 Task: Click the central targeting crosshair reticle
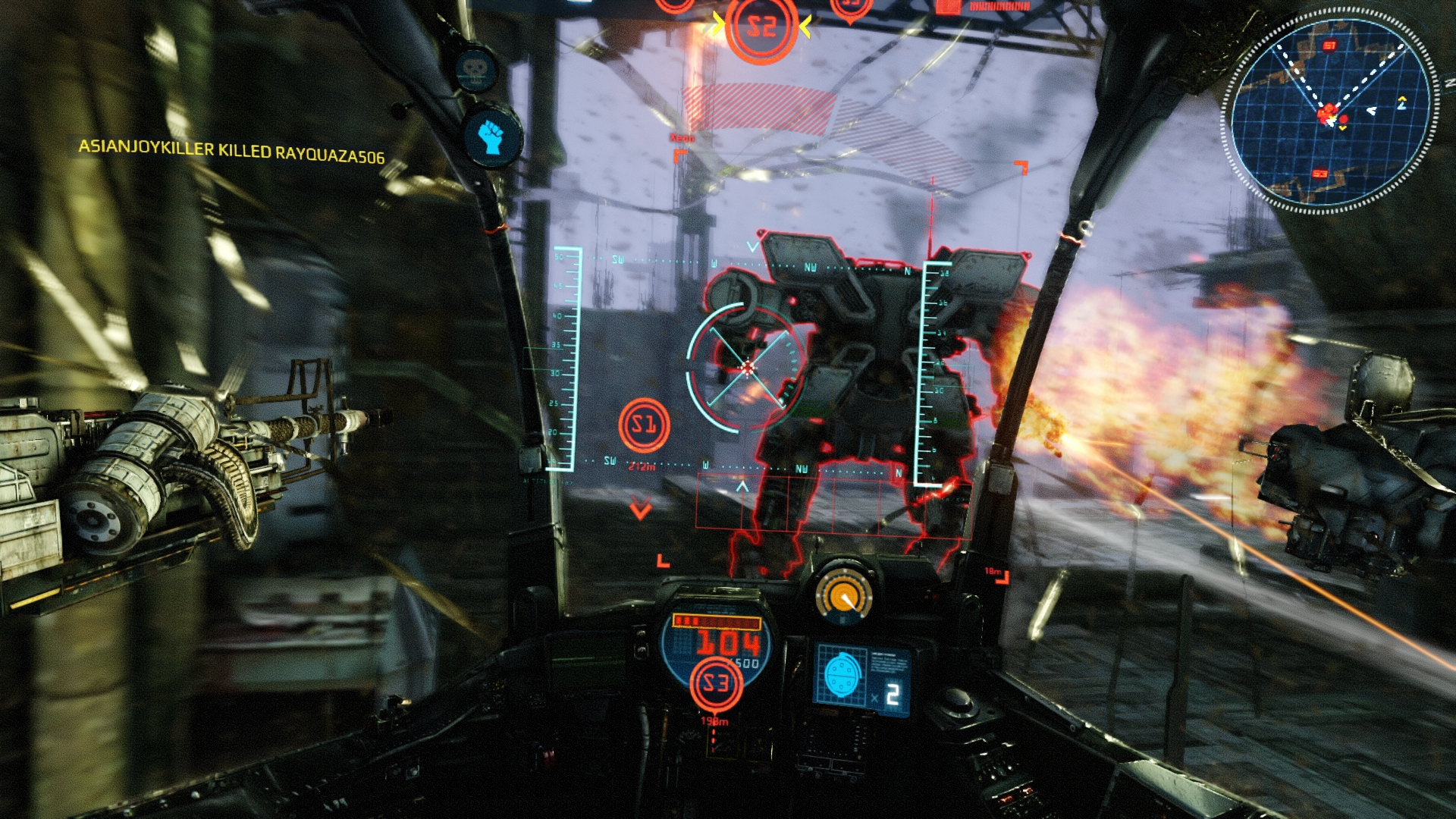coord(747,366)
